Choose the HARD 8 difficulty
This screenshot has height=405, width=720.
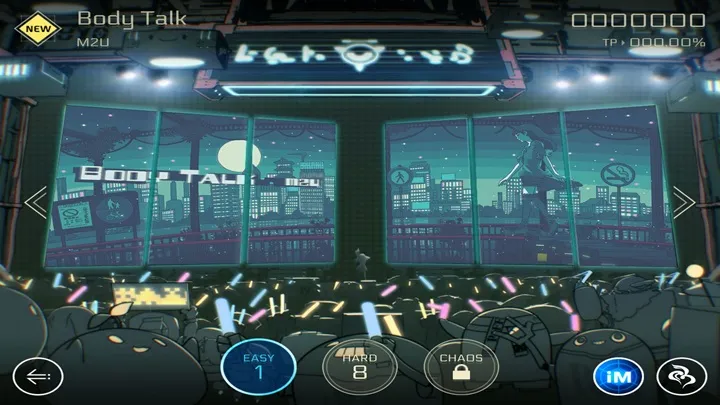pos(359,366)
